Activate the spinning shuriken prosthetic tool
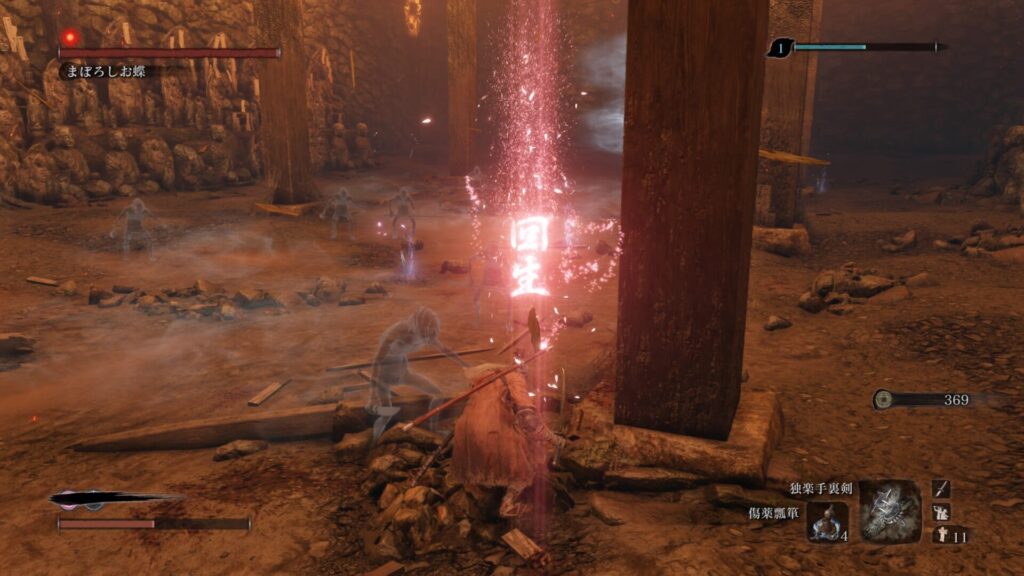Image resolution: width=1024 pixels, height=576 pixels. pyautogui.click(x=889, y=511)
